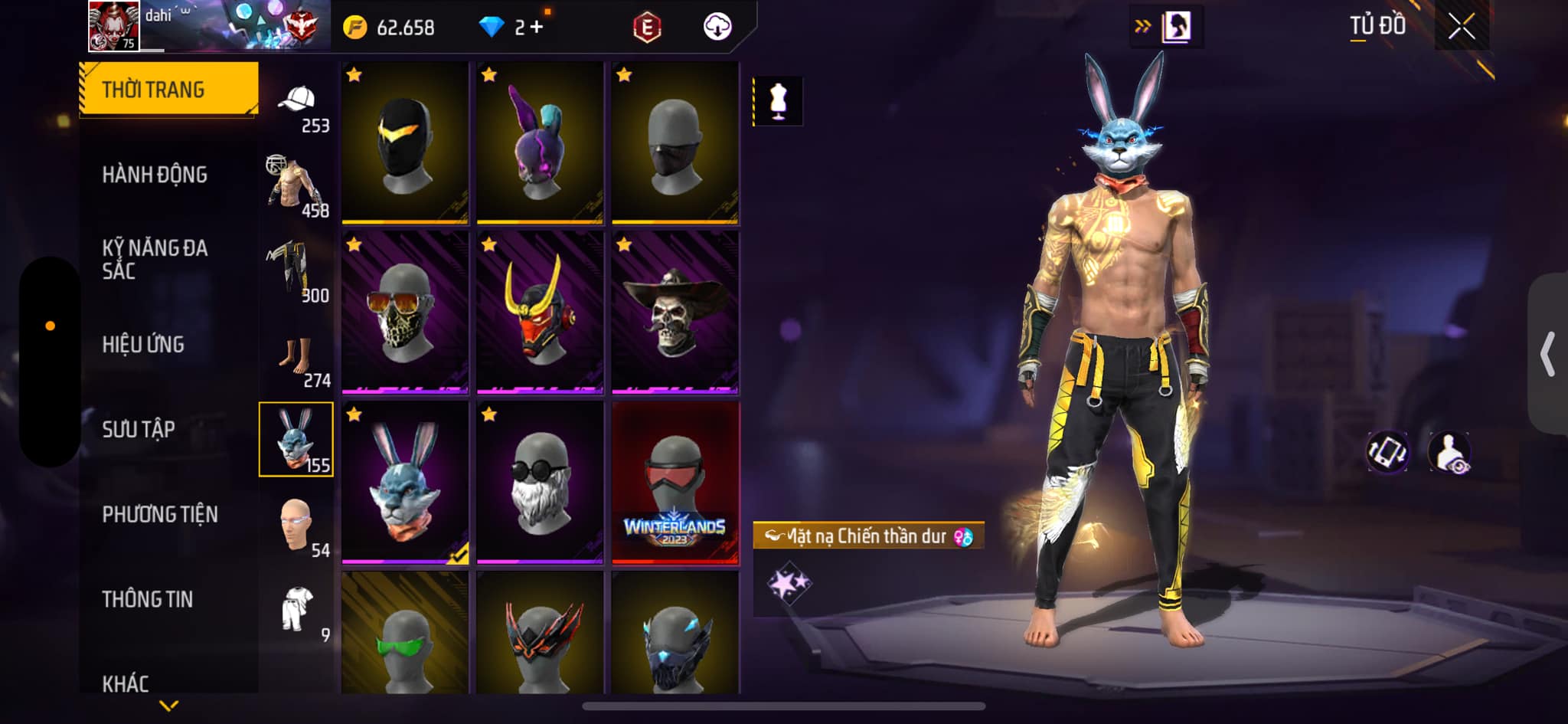The width and height of the screenshot is (1568, 724).
Task: Select the tops category showing 458
Action: tap(297, 187)
